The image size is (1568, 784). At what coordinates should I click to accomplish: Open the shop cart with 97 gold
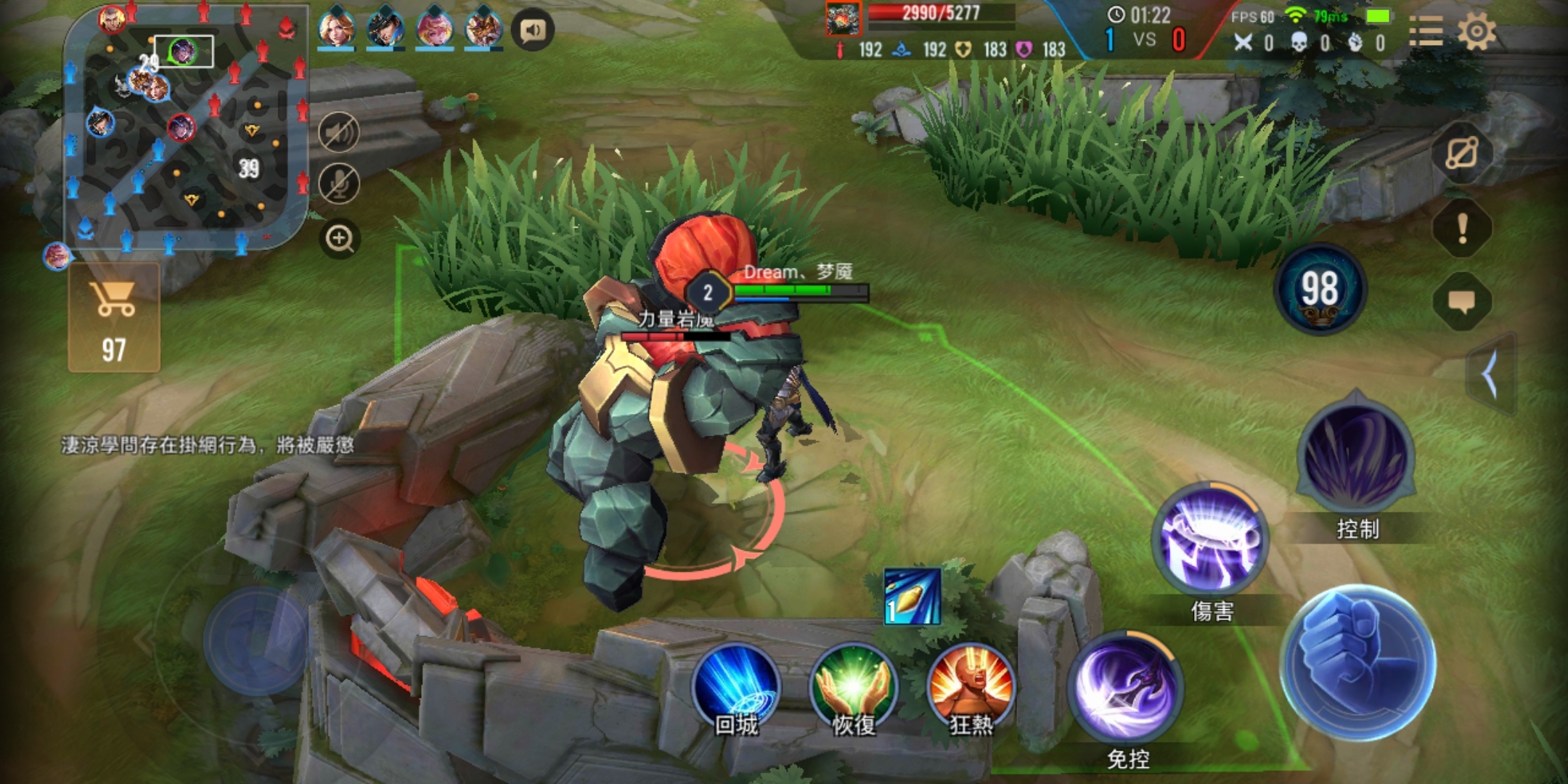[114, 318]
